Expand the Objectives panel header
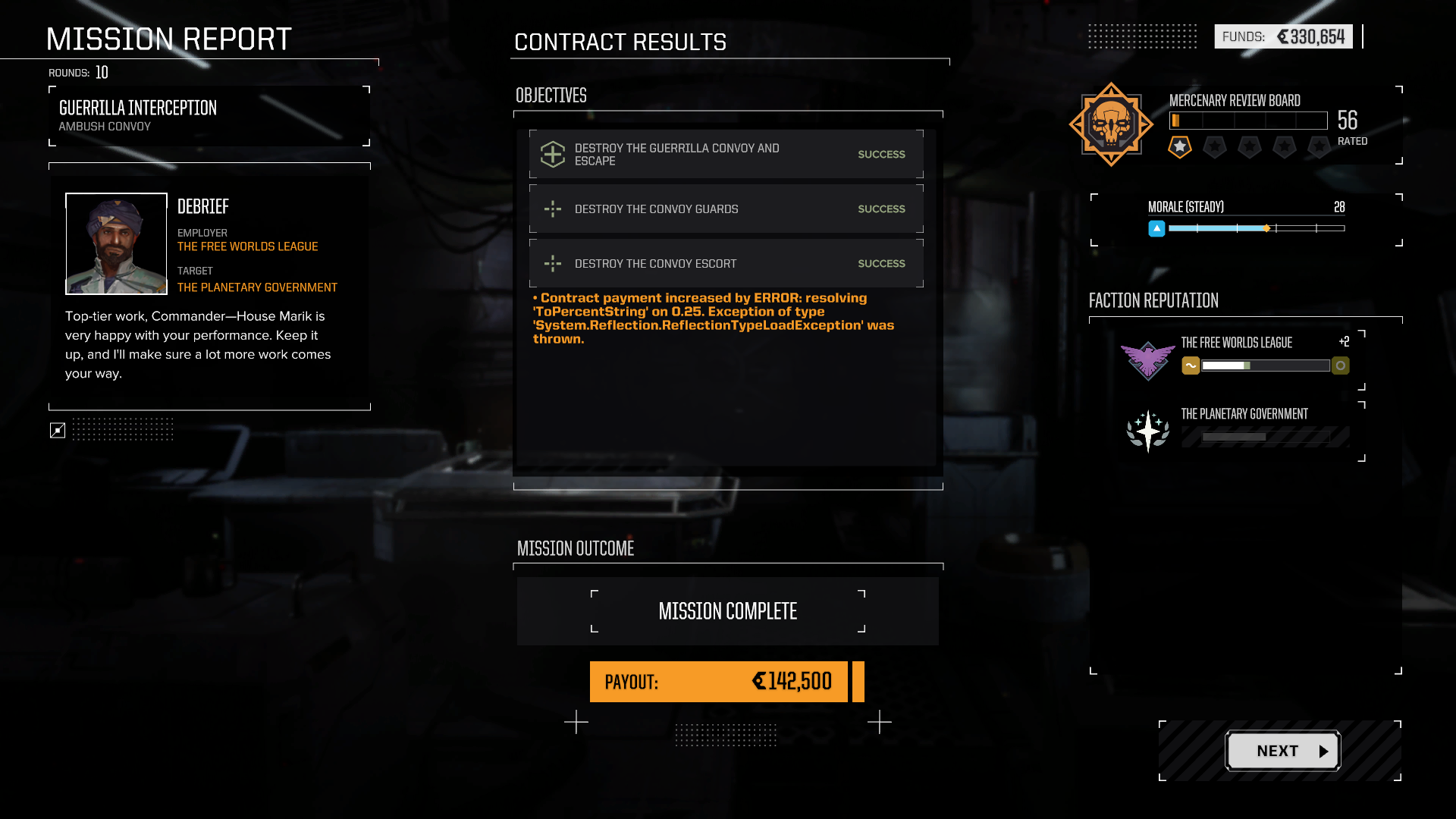Viewport: 1456px width, 819px height. [x=551, y=96]
